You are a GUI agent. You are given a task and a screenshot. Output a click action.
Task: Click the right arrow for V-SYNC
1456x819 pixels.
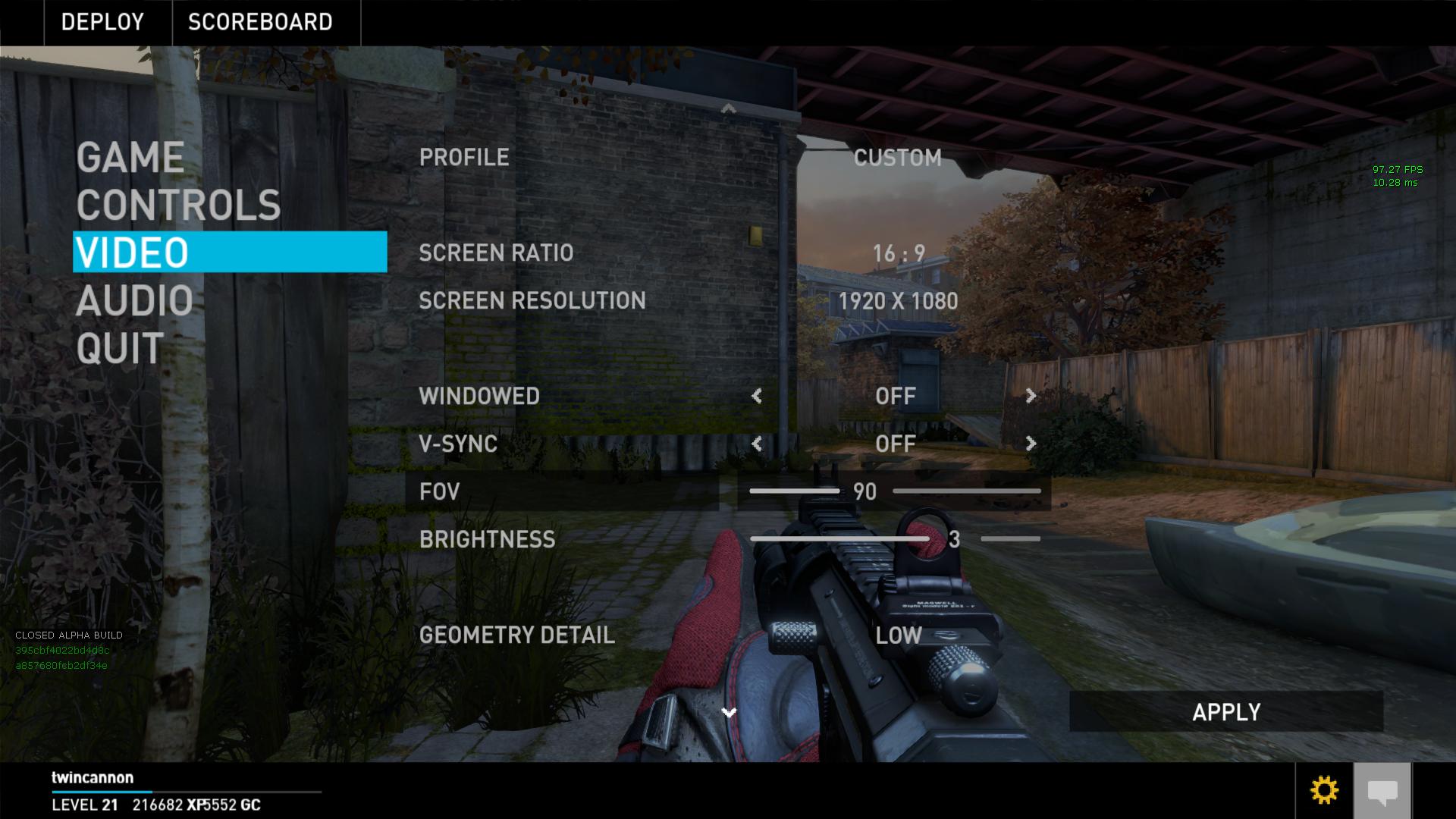pos(1031,444)
